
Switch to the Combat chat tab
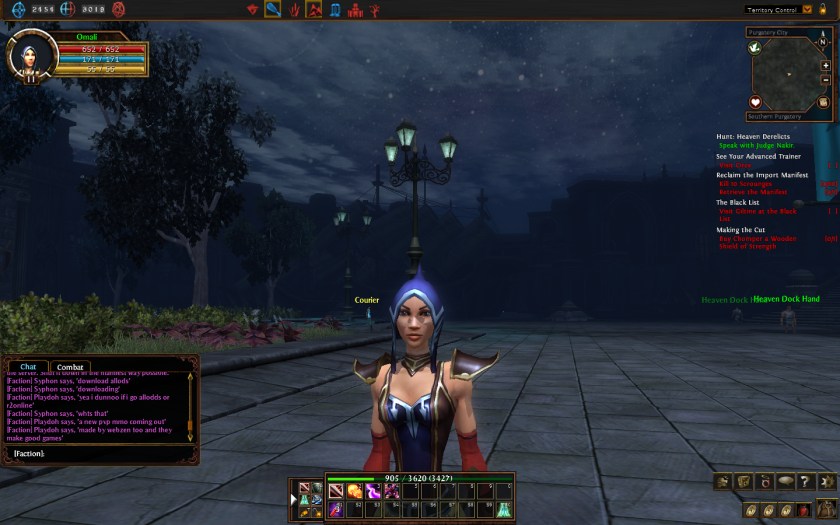pos(70,367)
